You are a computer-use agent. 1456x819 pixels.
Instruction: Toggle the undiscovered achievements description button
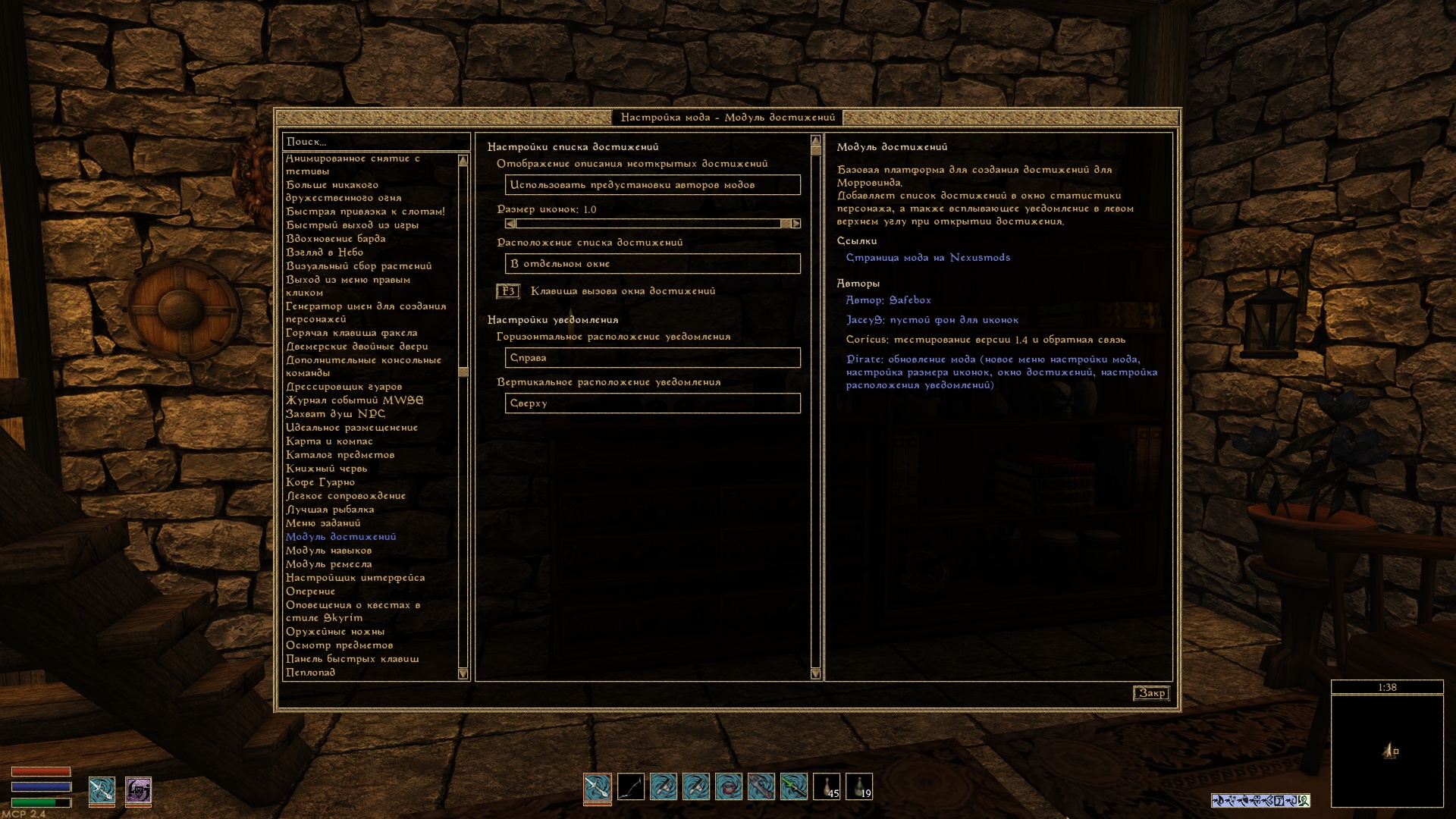click(652, 185)
